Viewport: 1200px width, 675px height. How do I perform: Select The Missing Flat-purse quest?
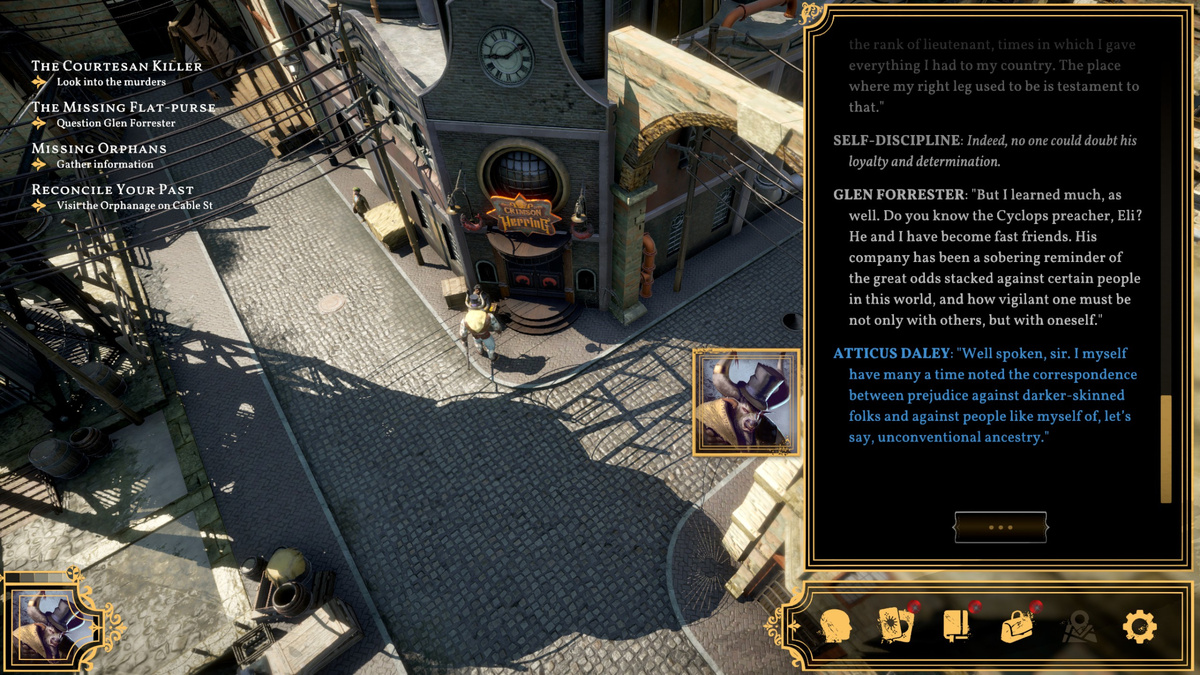(123, 107)
